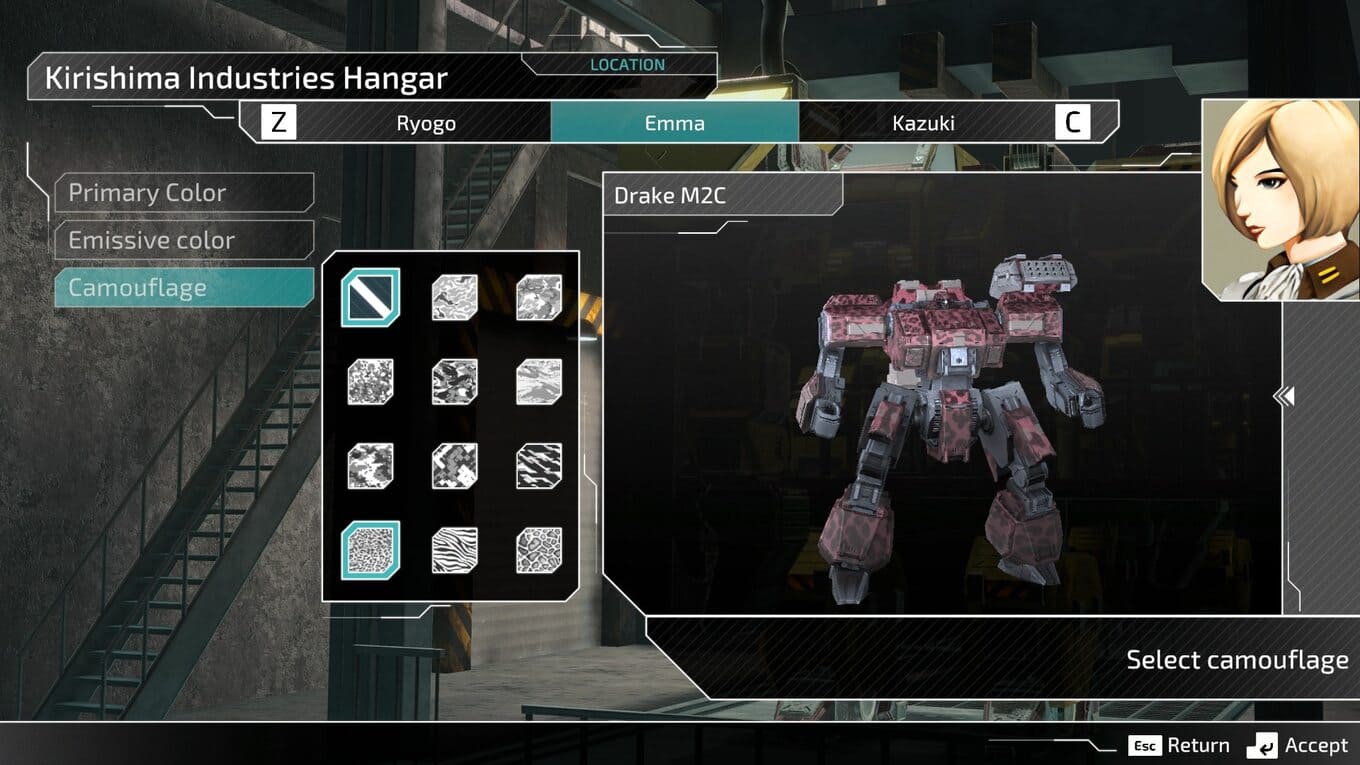Select the giraffe patch camouflage pattern
The height and width of the screenshot is (765, 1360).
[x=539, y=550]
